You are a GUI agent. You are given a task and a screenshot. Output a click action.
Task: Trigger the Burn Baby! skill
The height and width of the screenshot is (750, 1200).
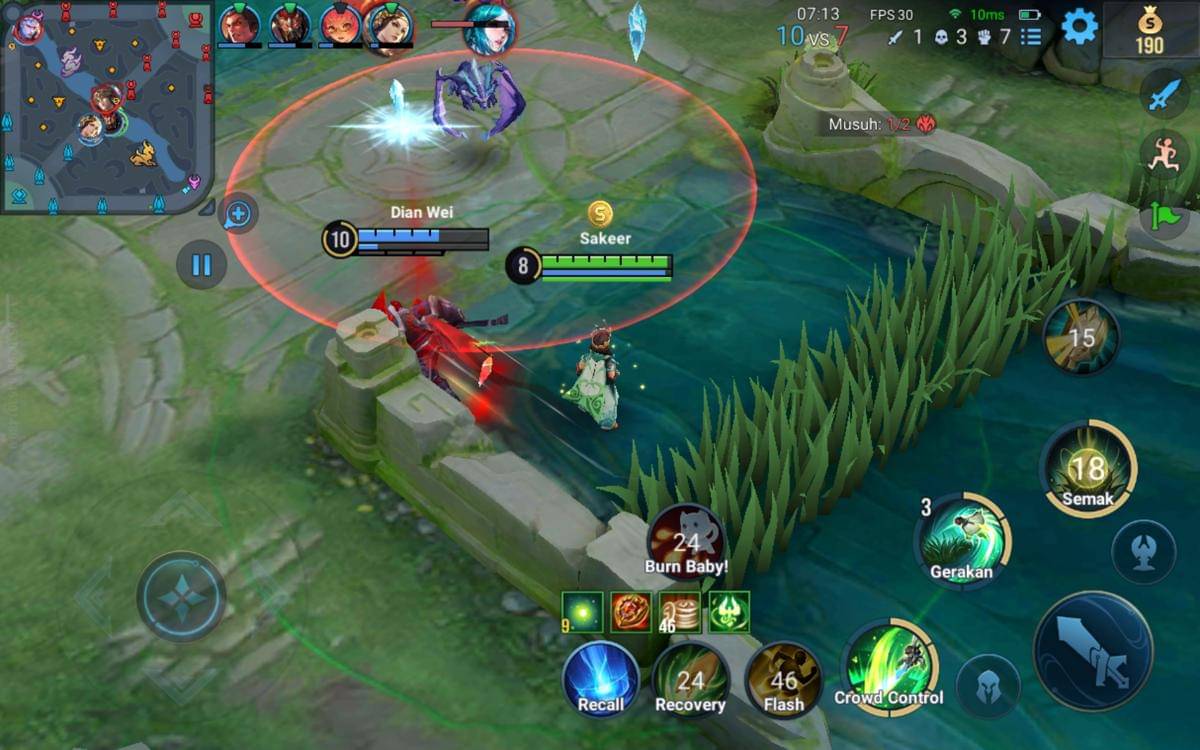tap(686, 543)
